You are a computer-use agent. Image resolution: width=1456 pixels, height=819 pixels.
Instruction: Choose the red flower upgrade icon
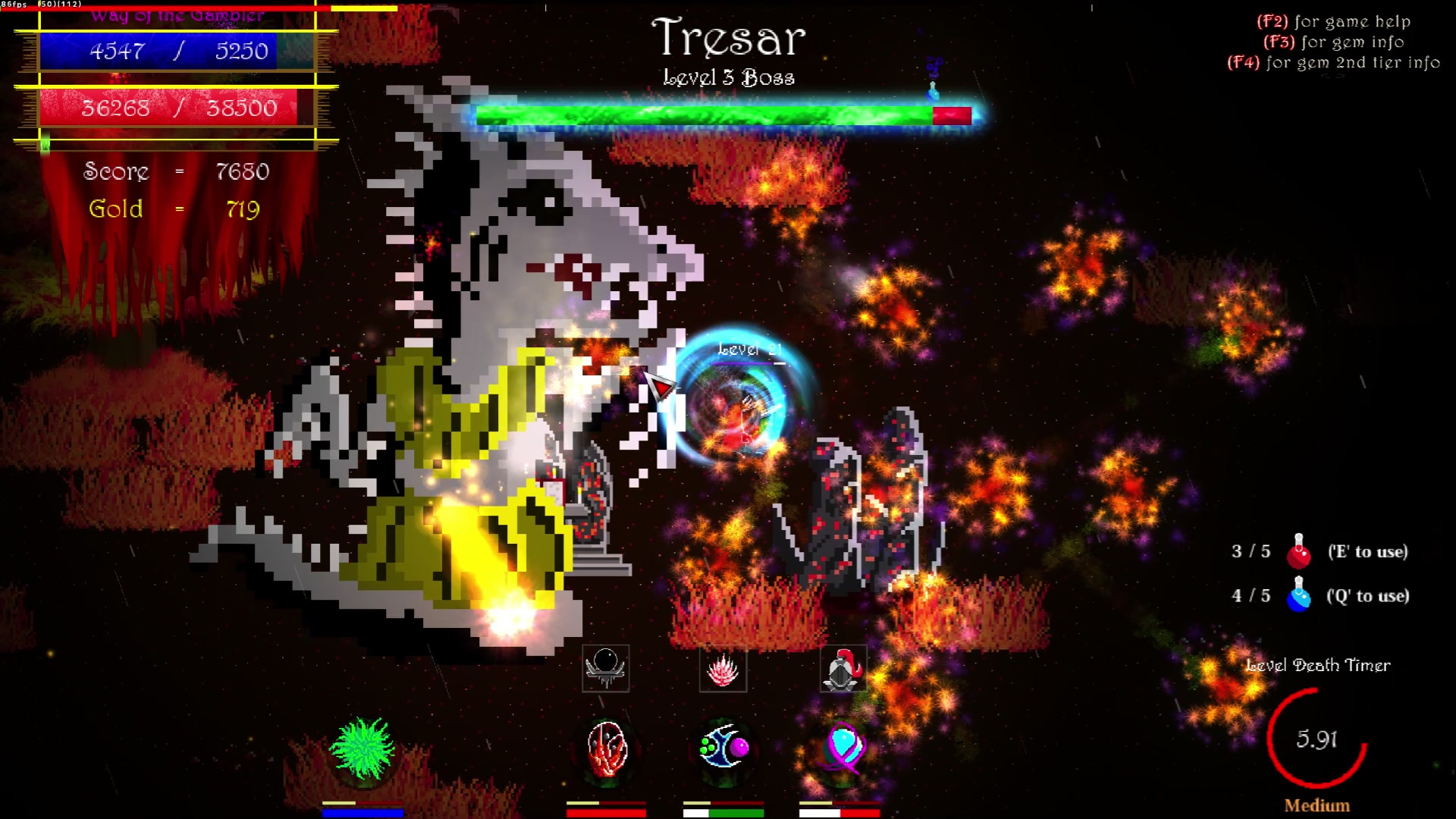pos(723,668)
